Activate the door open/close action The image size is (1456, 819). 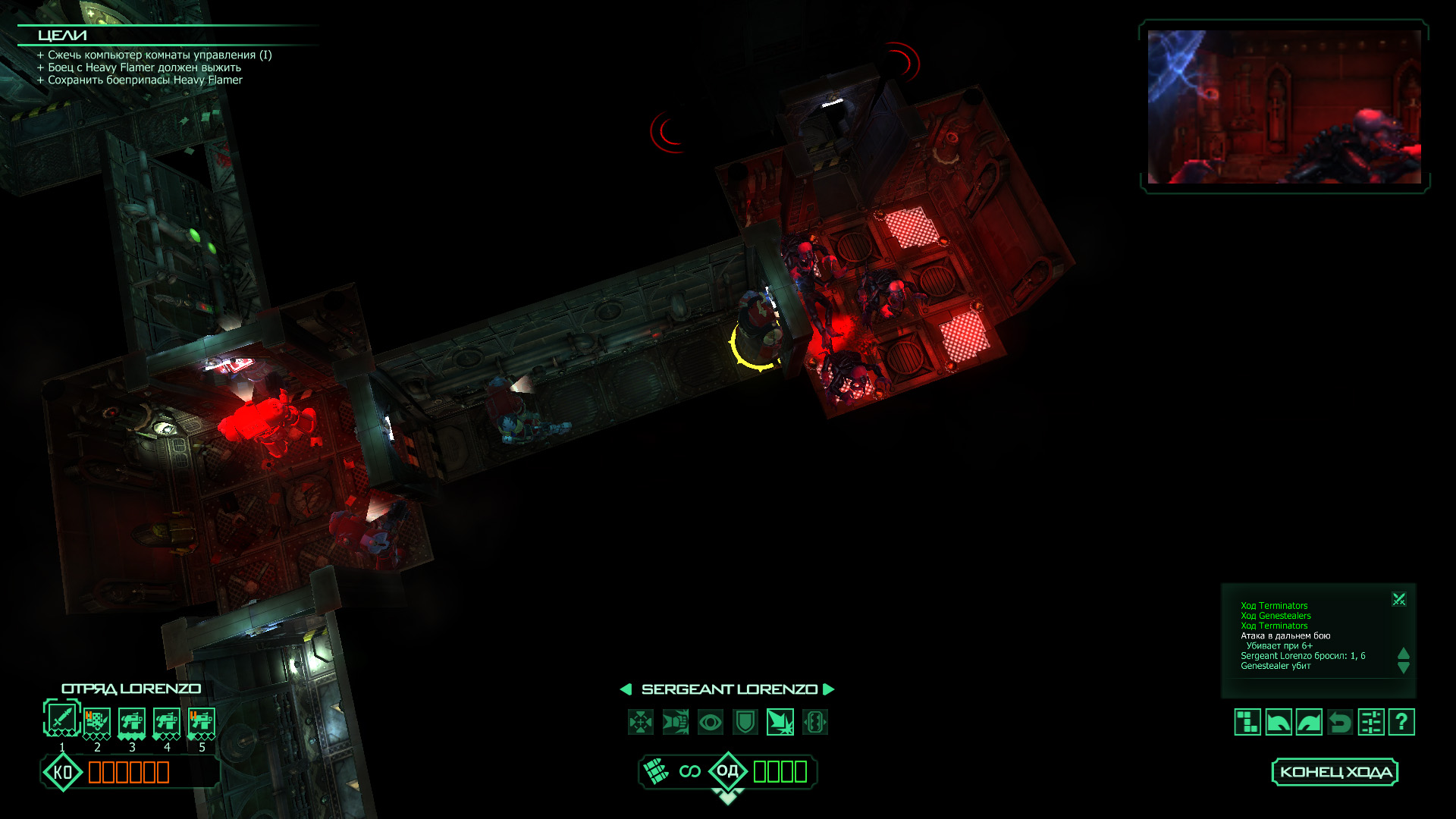815,722
